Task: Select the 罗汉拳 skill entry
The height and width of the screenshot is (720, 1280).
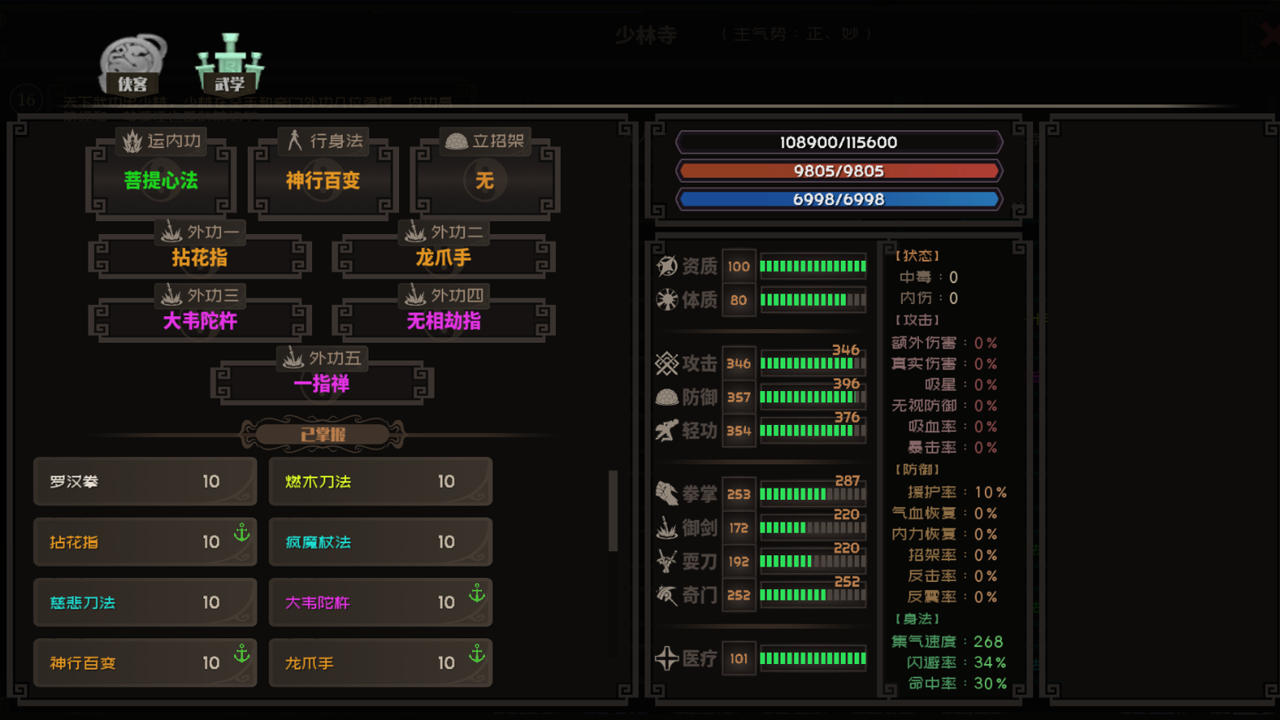Action: 145,481
